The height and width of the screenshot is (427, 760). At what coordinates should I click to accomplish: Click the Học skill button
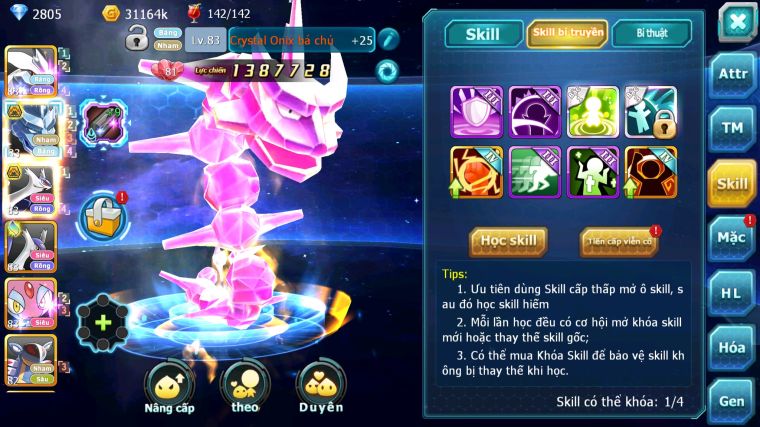[509, 241]
